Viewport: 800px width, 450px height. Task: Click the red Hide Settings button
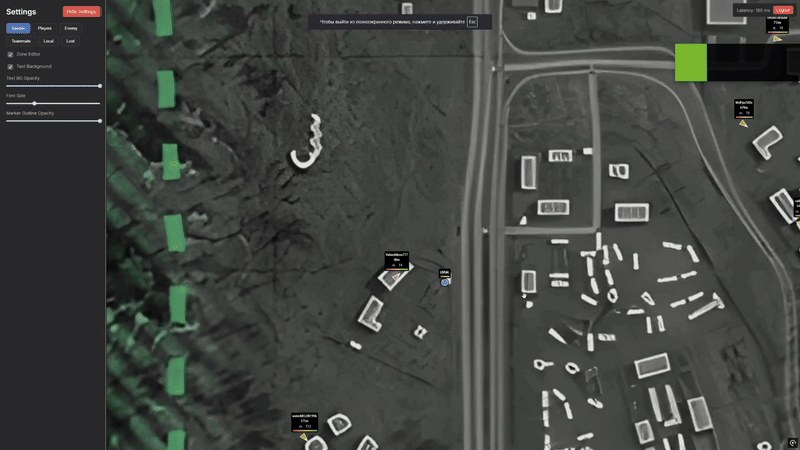(81, 12)
